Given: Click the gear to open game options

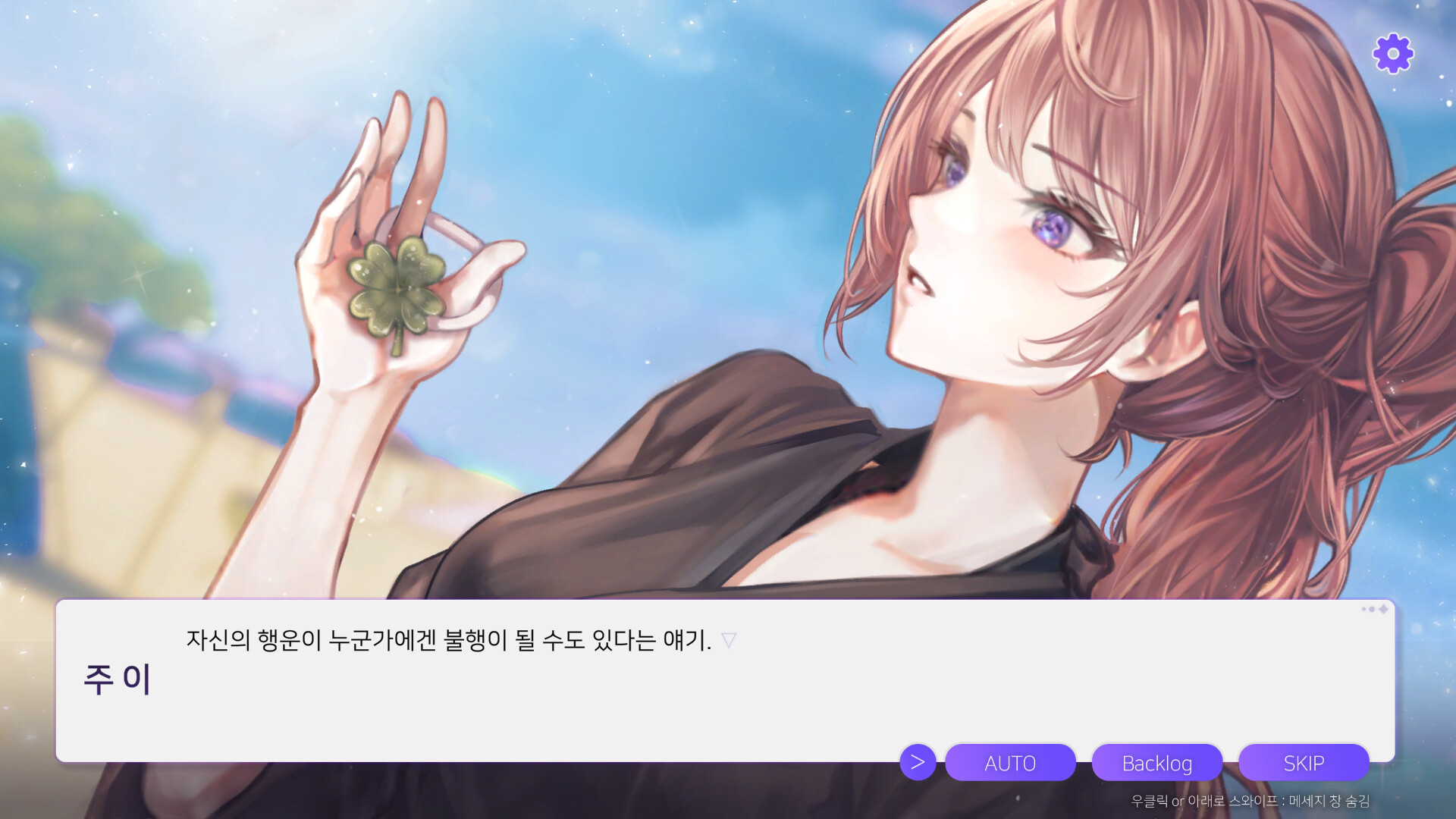Looking at the screenshot, I should [x=1392, y=54].
